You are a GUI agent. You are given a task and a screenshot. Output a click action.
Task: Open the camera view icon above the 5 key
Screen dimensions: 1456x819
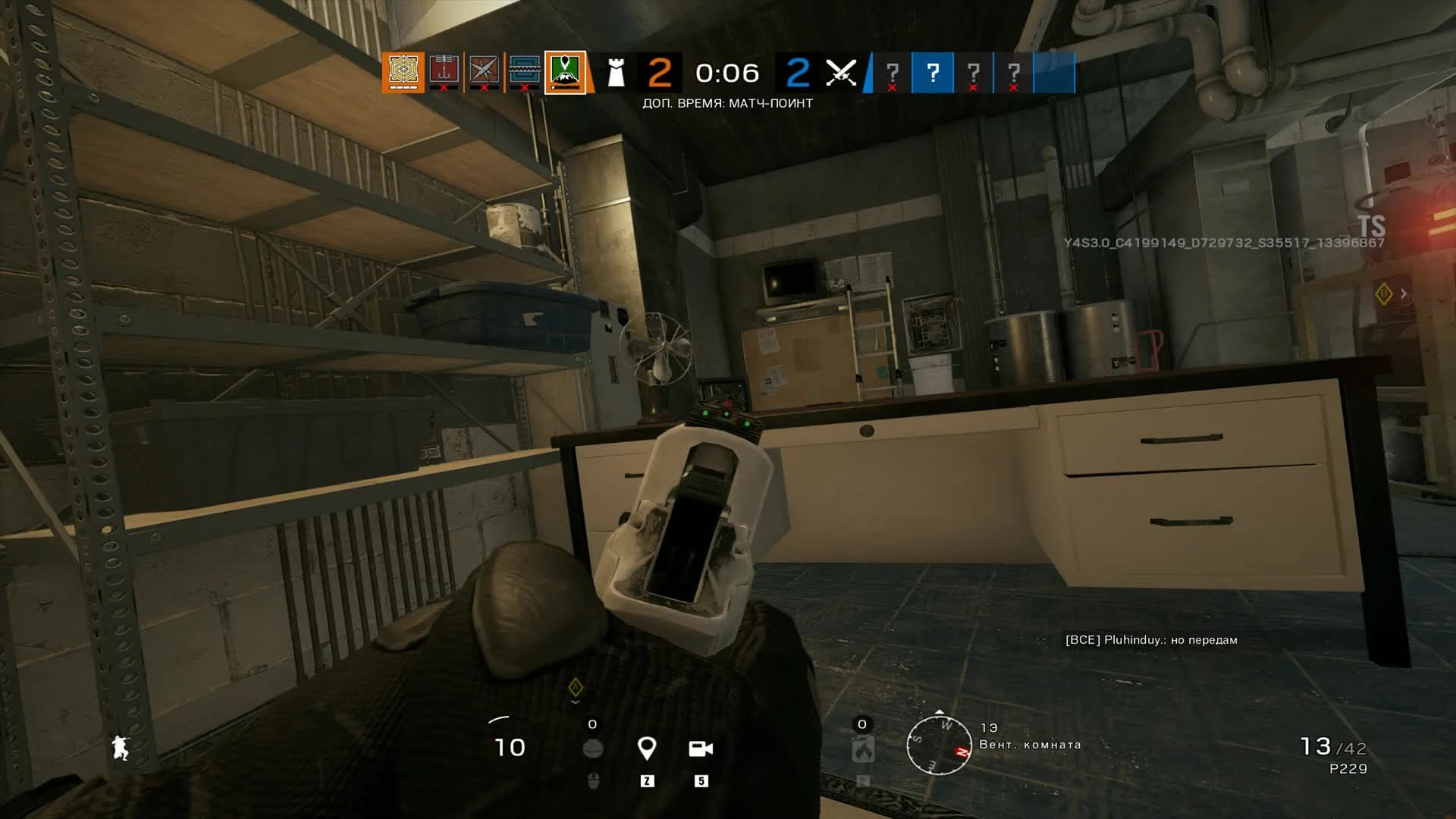coord(701,749)
